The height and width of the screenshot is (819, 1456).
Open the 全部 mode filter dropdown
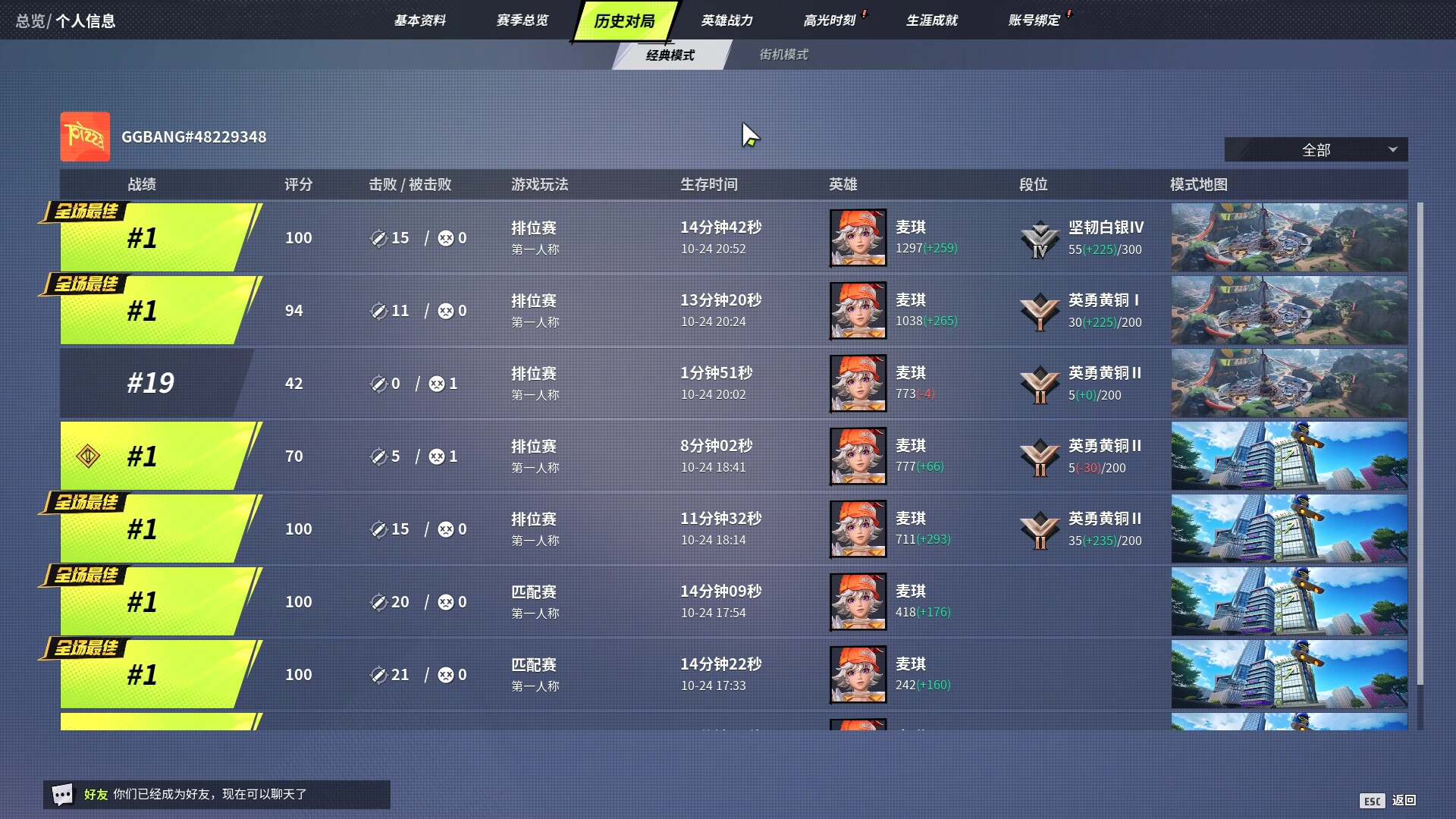1316,149
